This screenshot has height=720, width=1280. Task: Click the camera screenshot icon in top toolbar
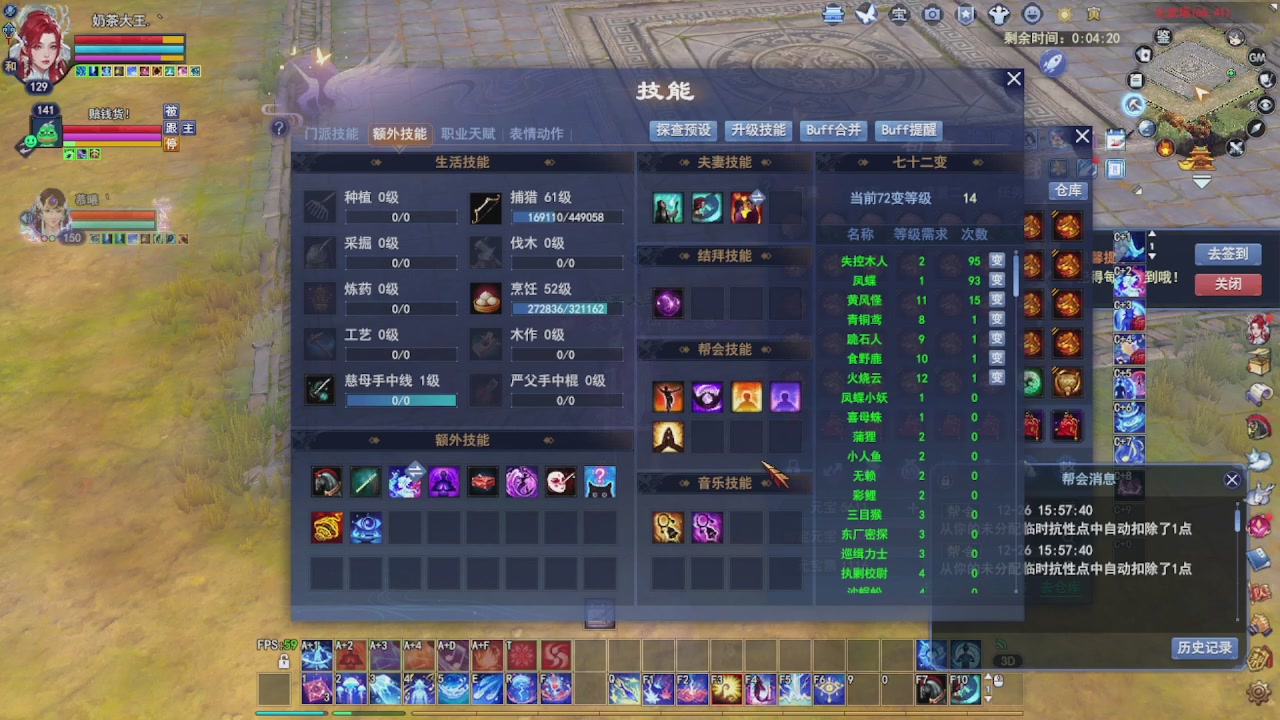[x=932, y=14]
